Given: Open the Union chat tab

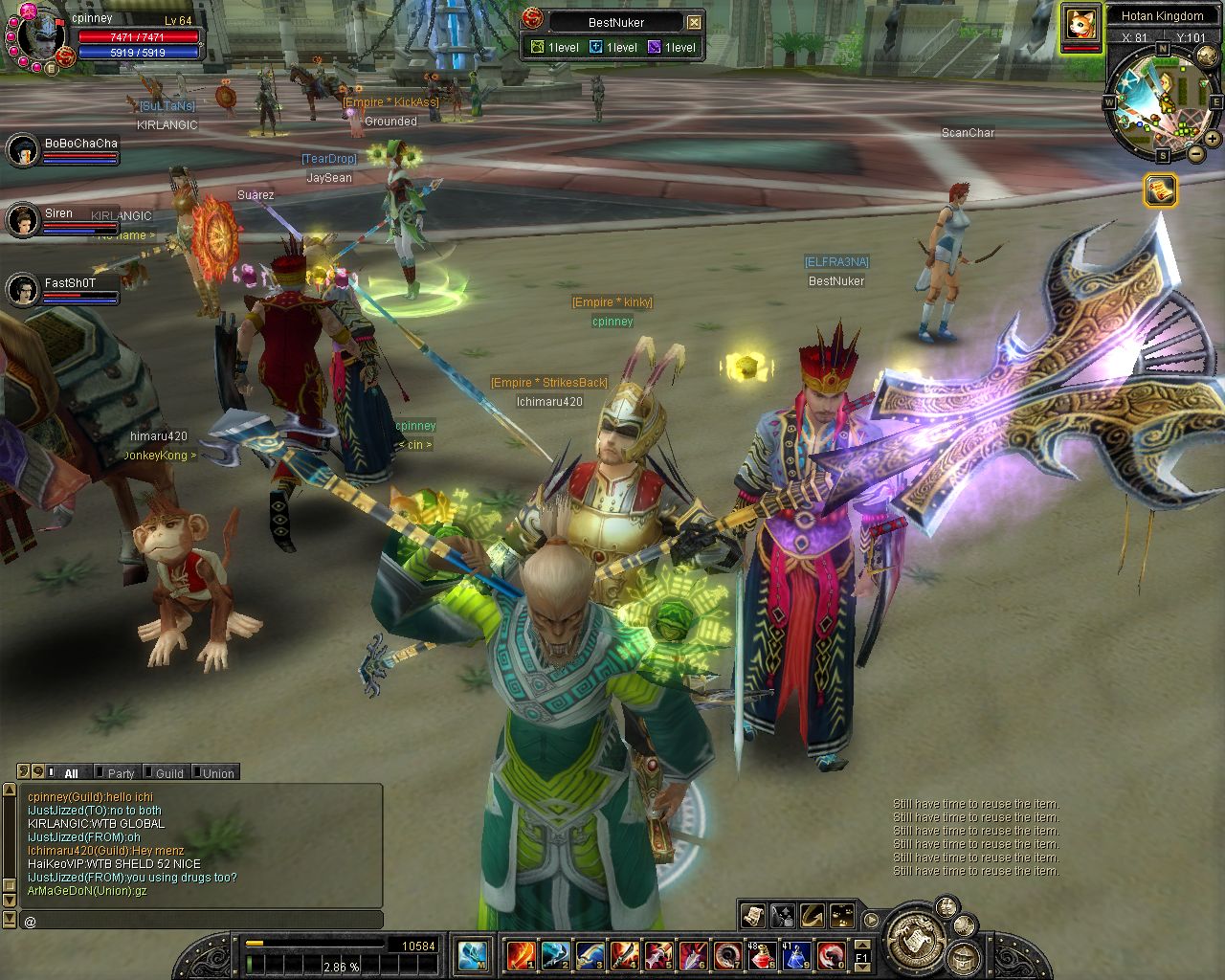Looking at the screenshot, I should coord(217,773).
